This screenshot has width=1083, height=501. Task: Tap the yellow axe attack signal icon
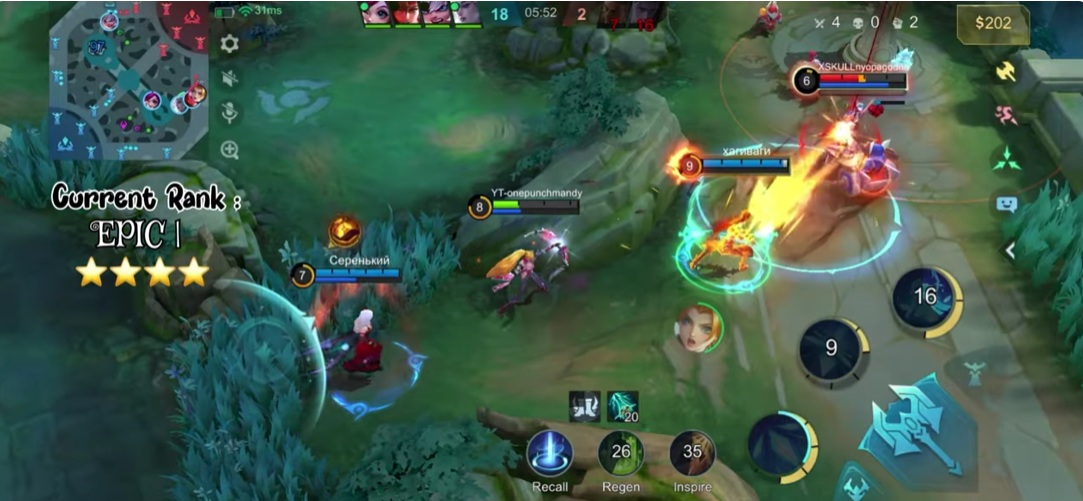1006,72
